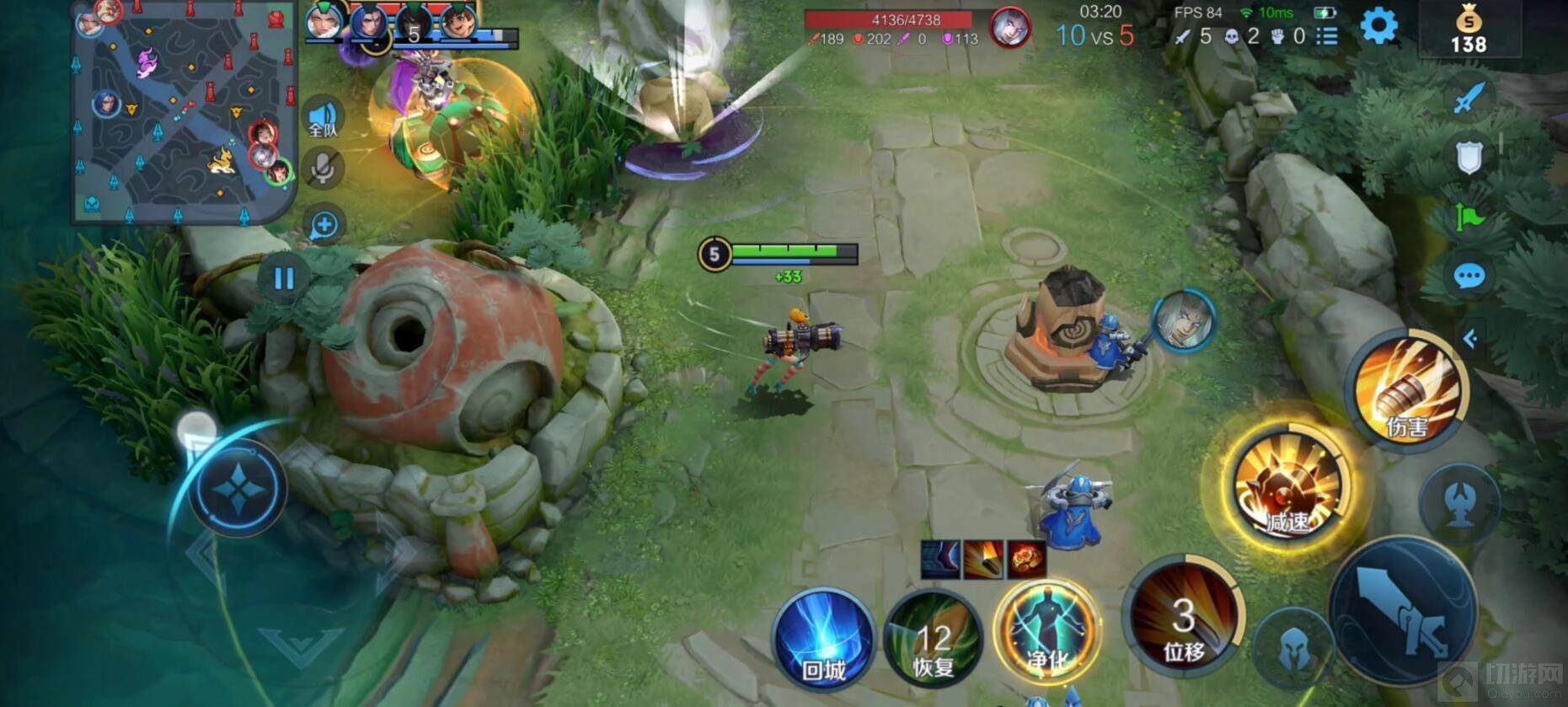
Task: Open the minimap
Action: pyautogui.click(x=184, y=114)
